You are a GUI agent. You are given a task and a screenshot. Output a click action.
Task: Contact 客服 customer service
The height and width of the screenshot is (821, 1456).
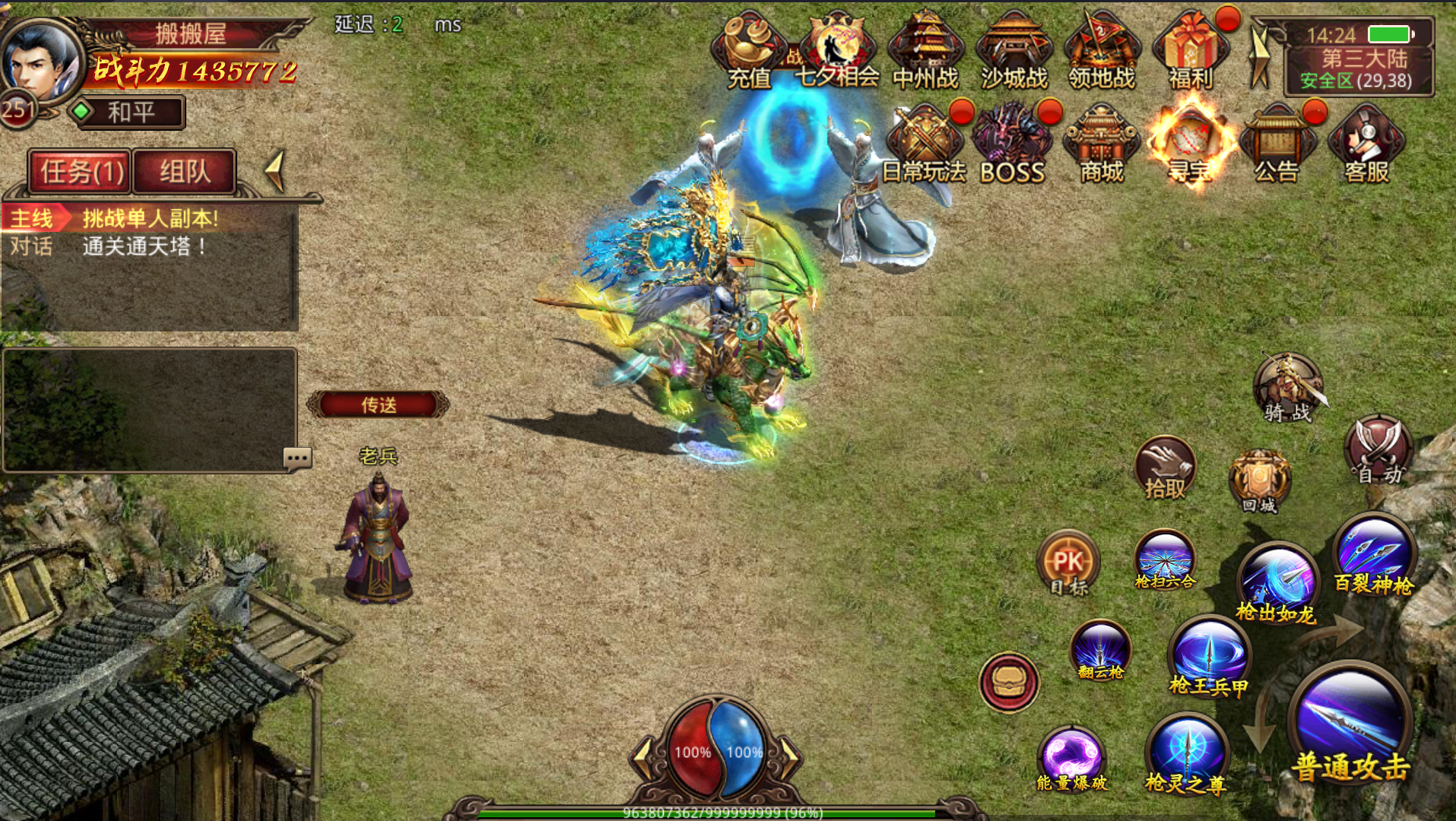pyautogui.click(x=1366, y=146)
